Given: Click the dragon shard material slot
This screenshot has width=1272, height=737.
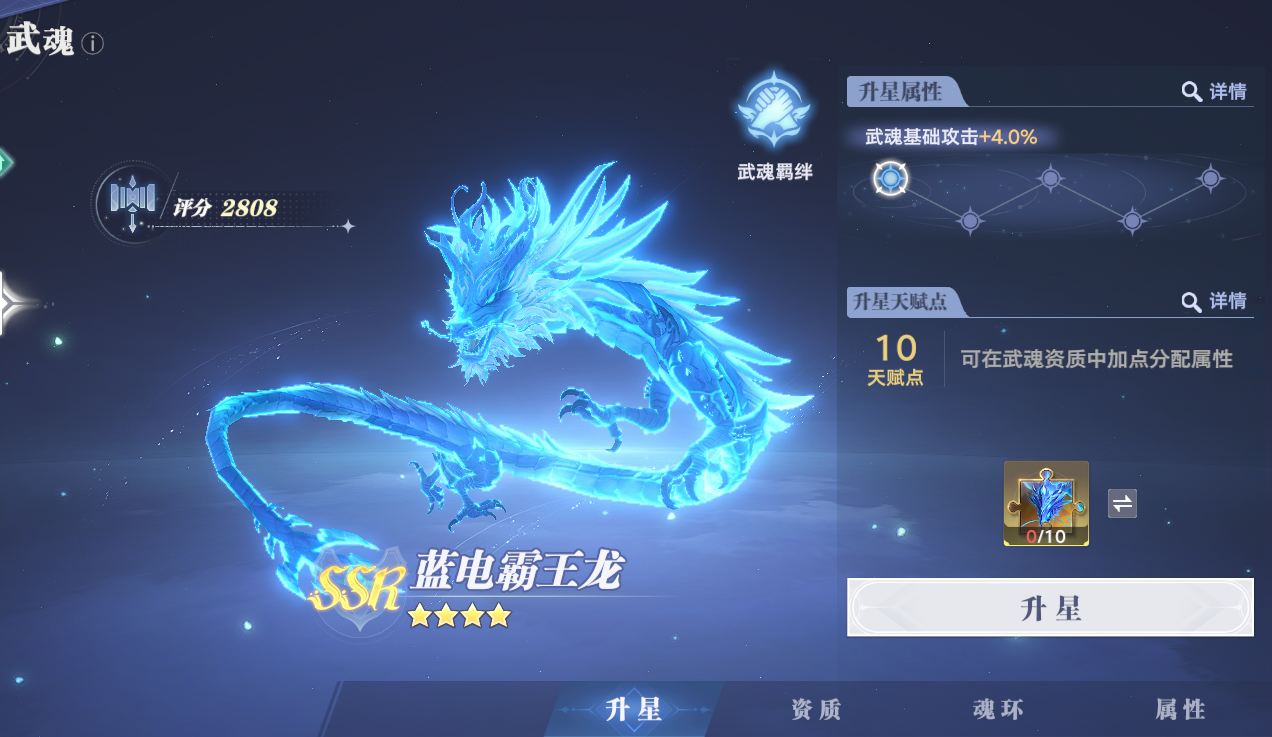Looking at the screenshot, I should coord(1046,503).
